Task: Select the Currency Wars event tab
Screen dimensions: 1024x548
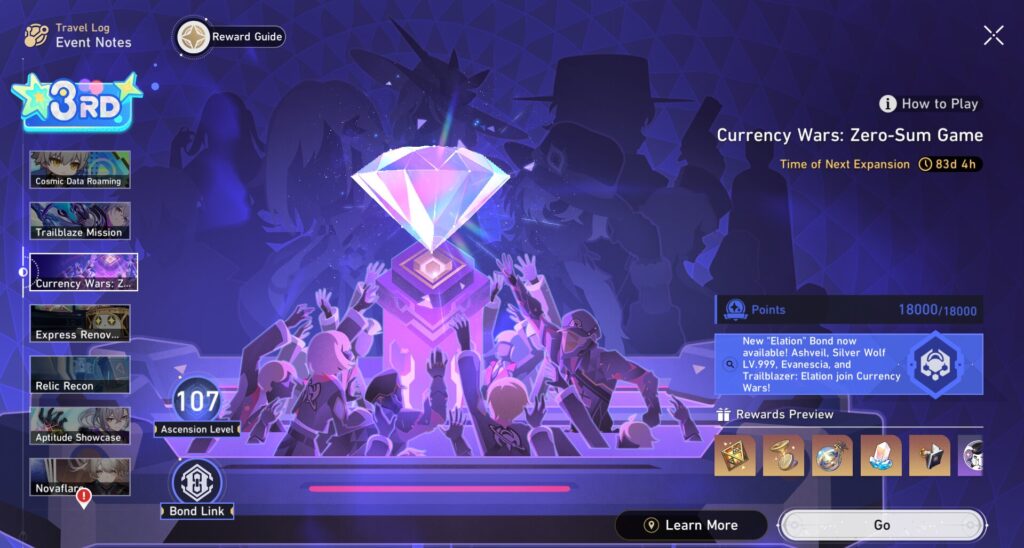Action: [83, 272]
